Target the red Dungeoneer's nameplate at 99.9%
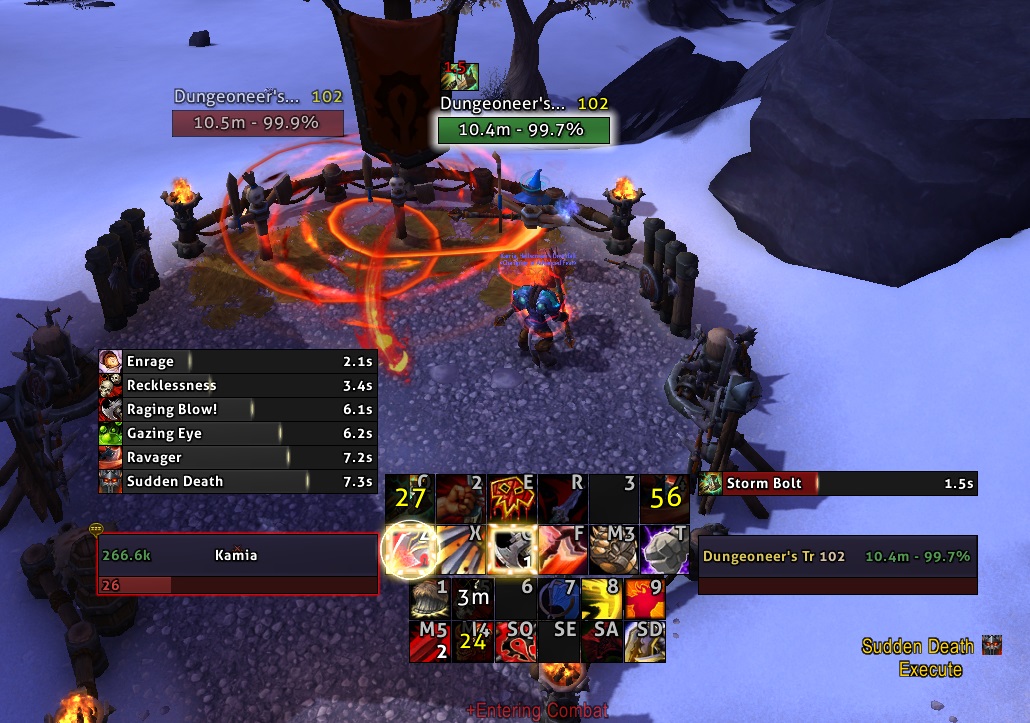The image size is (1030, 723). point(258,123)
